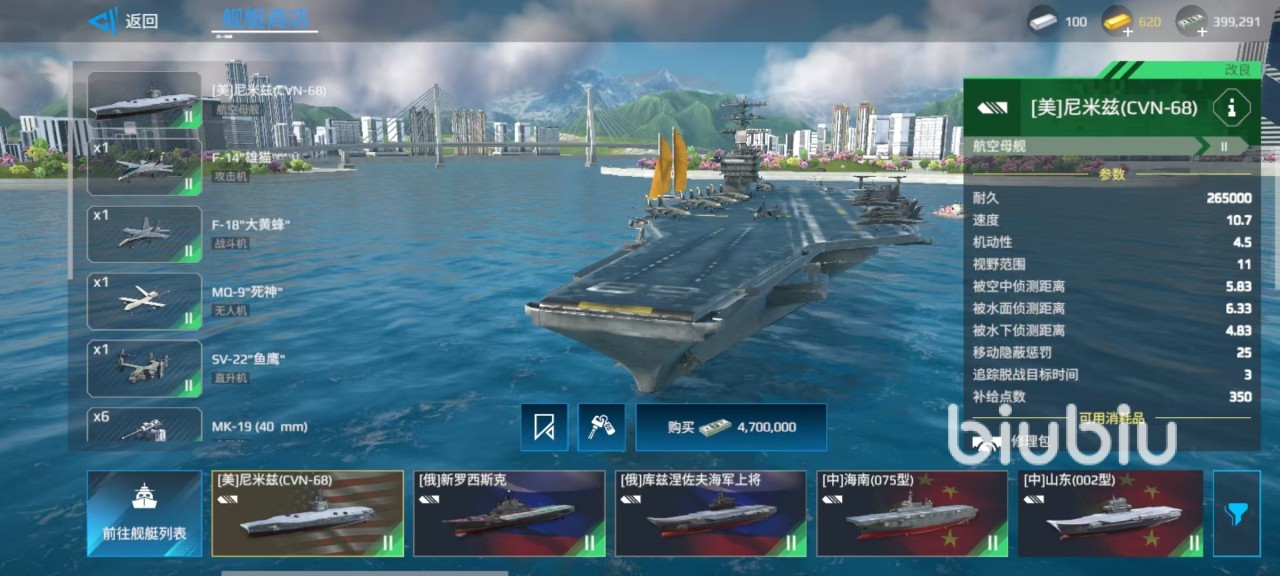
Task: Select the F-18 大黄蜂 fighter slot
Action: pos(144,234)
